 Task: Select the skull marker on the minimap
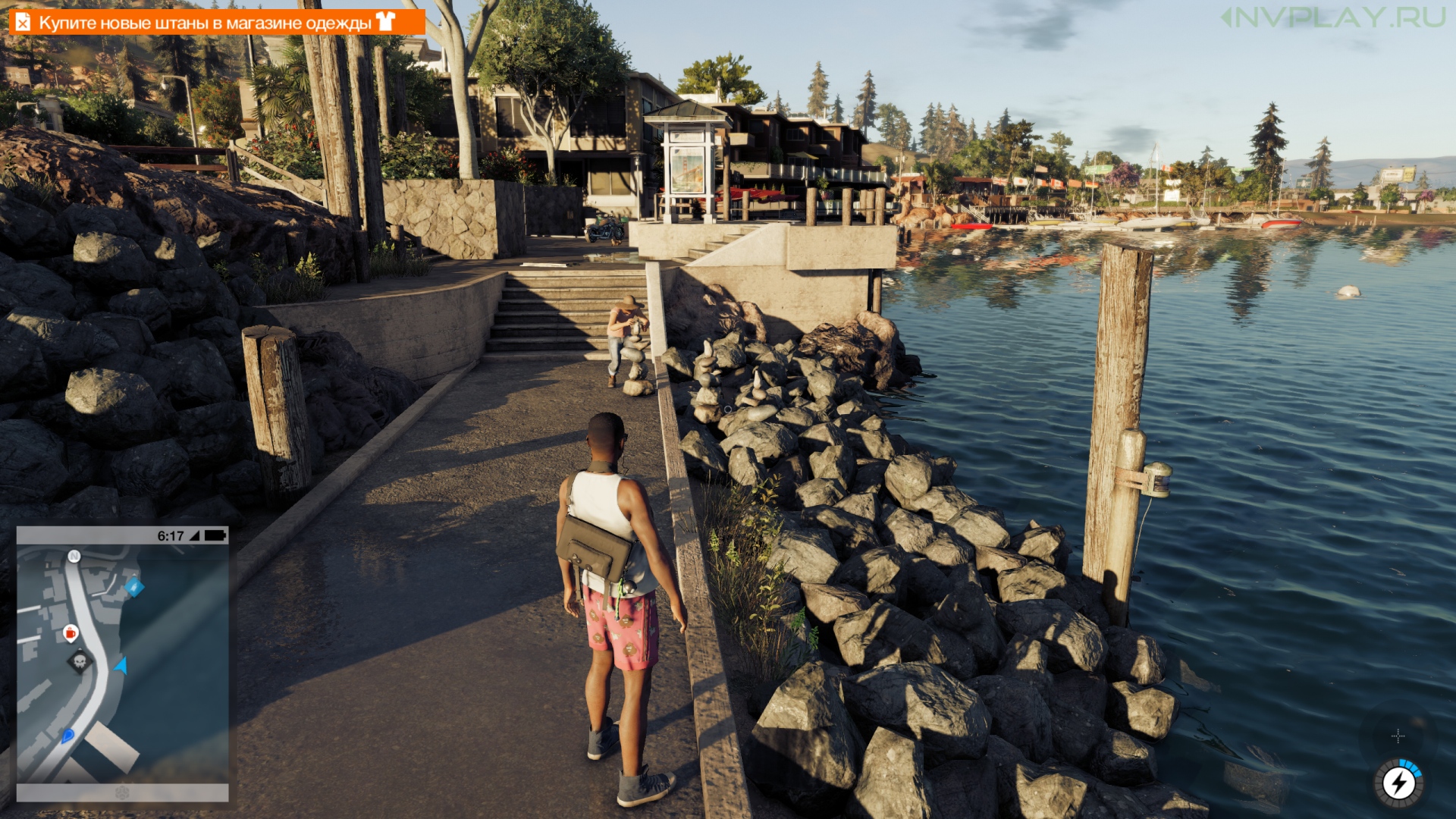click(x=80, y=662)
